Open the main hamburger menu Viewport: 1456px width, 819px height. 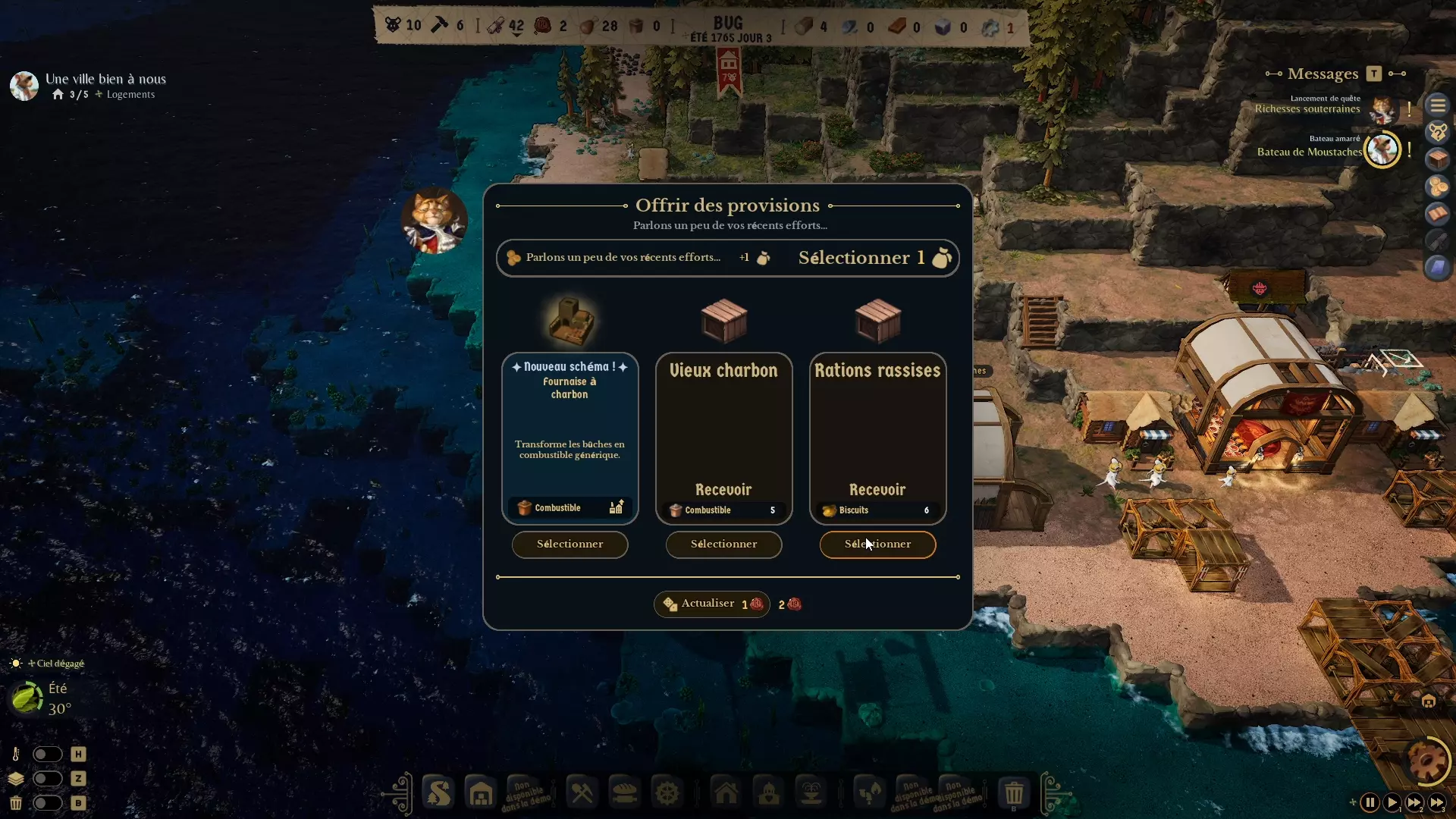coord(1438,105)
